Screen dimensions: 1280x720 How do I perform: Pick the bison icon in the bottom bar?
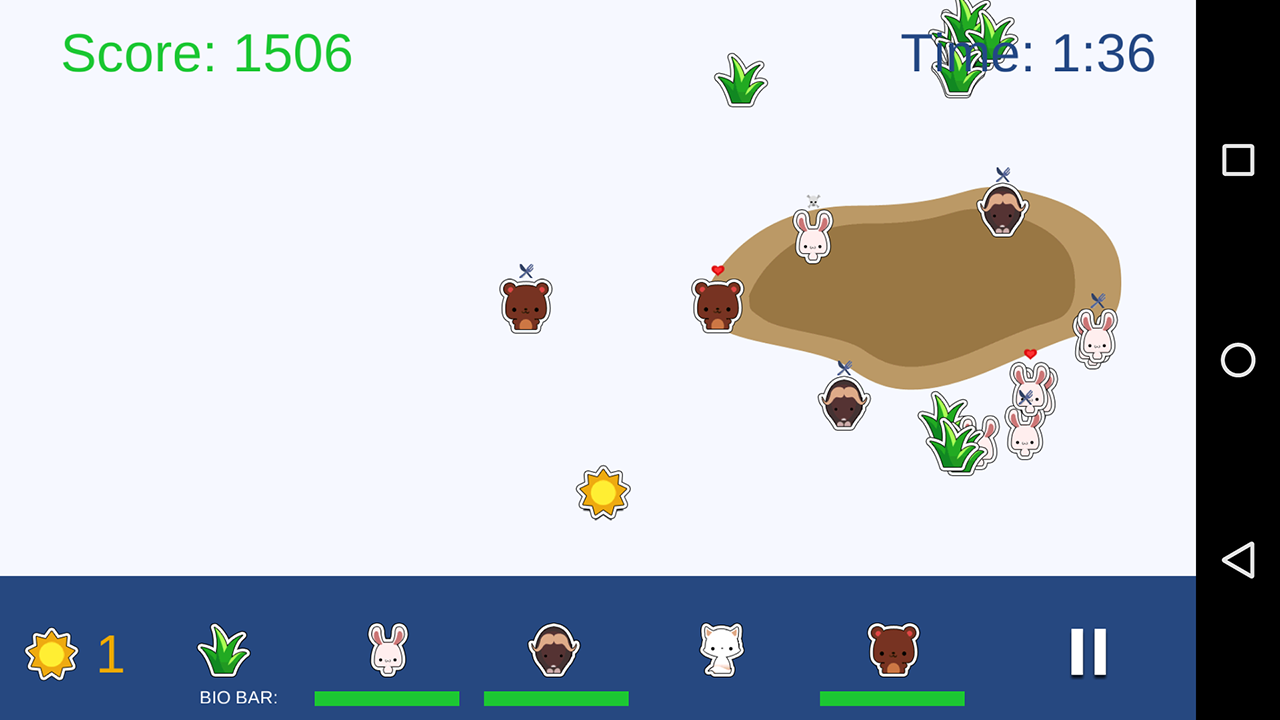coord(554,650)
